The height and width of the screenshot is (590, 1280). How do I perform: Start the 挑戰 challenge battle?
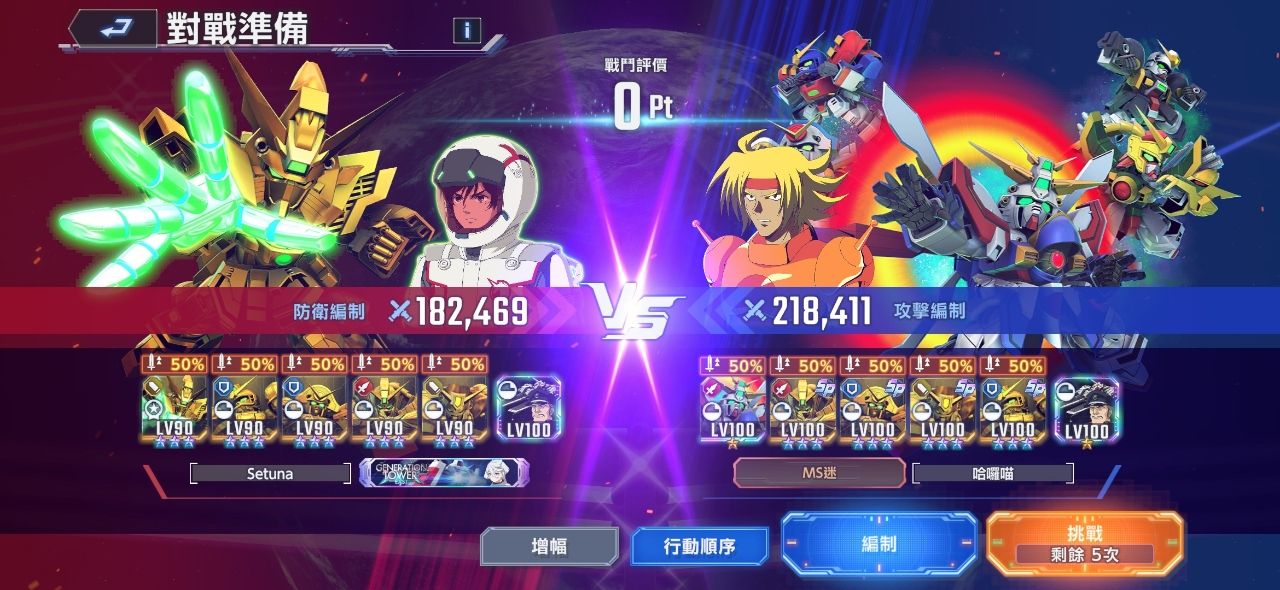coord(1084,543)
